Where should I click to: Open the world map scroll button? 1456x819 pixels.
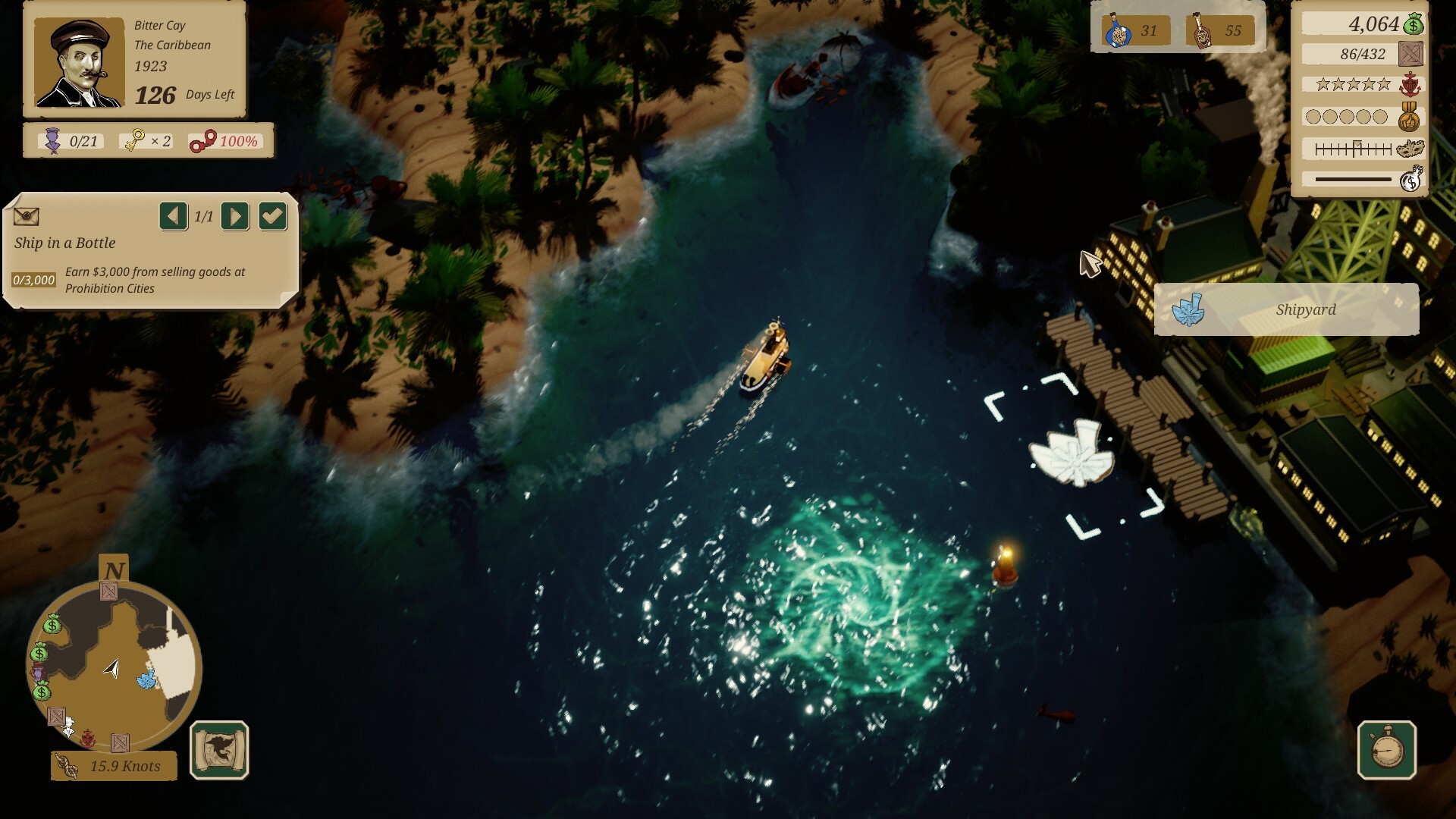point(219,750)
